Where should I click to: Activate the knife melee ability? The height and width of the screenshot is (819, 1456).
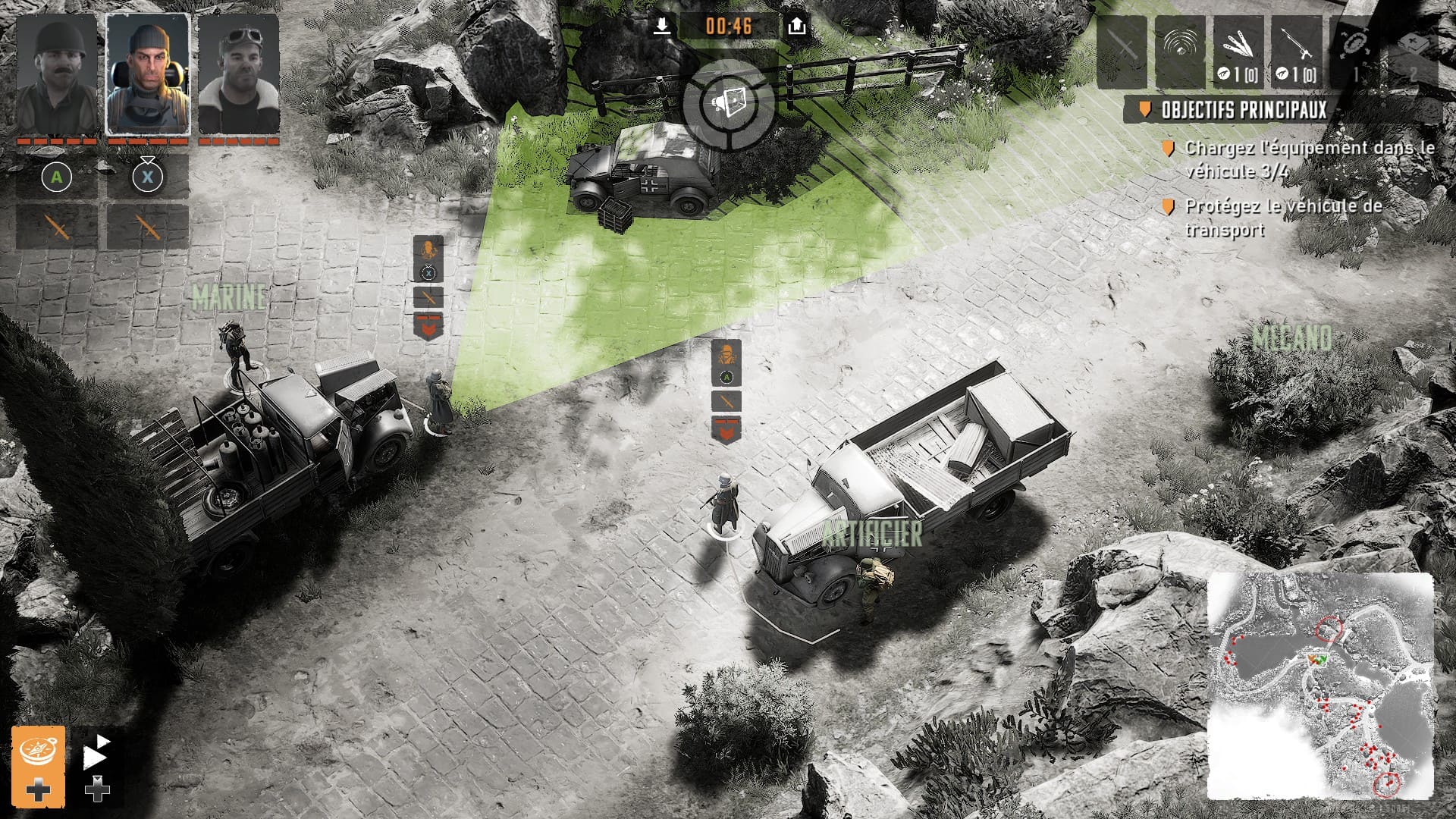[1122, 52]
